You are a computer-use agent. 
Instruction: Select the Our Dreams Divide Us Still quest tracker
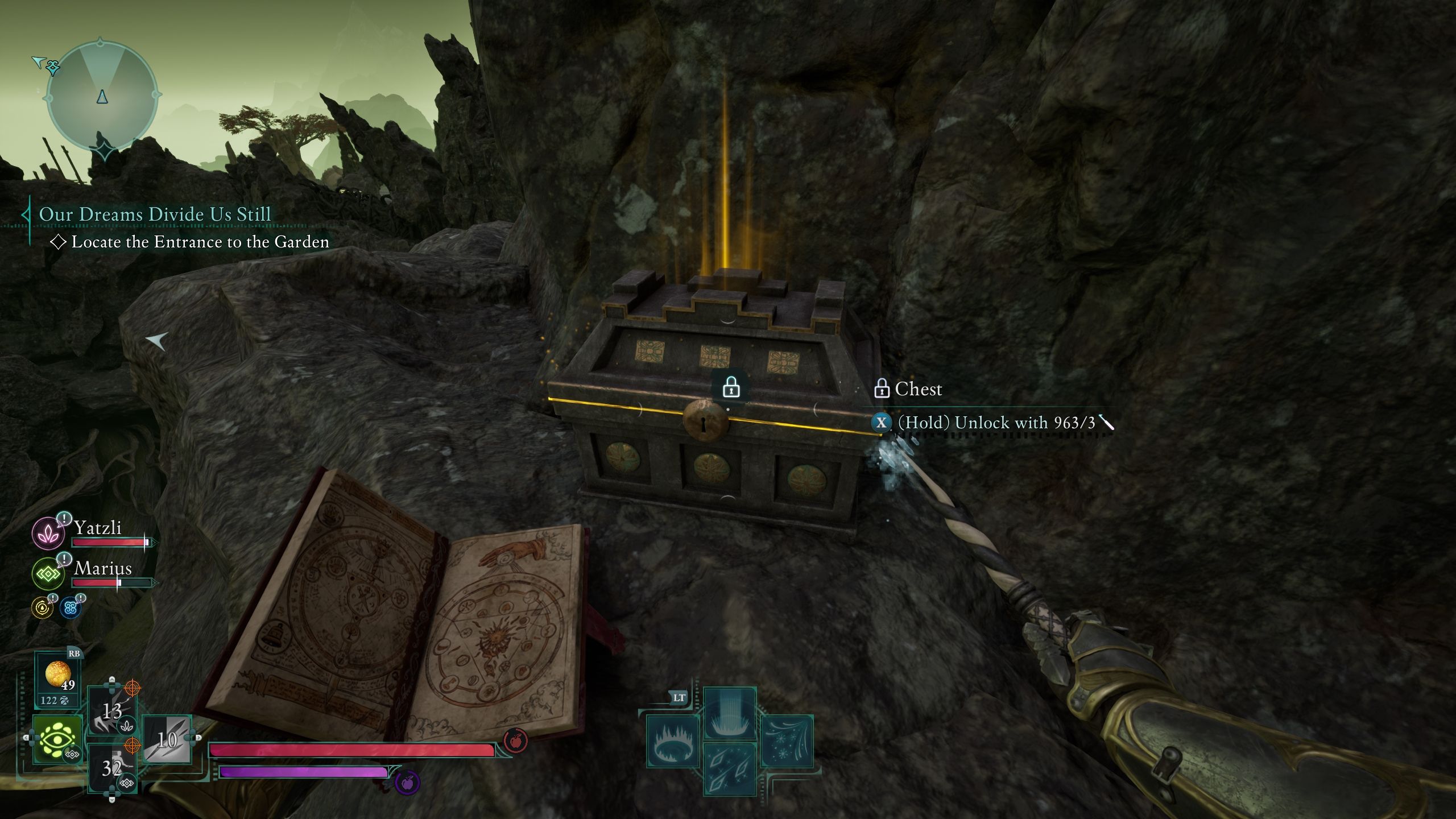pos(155,214)
